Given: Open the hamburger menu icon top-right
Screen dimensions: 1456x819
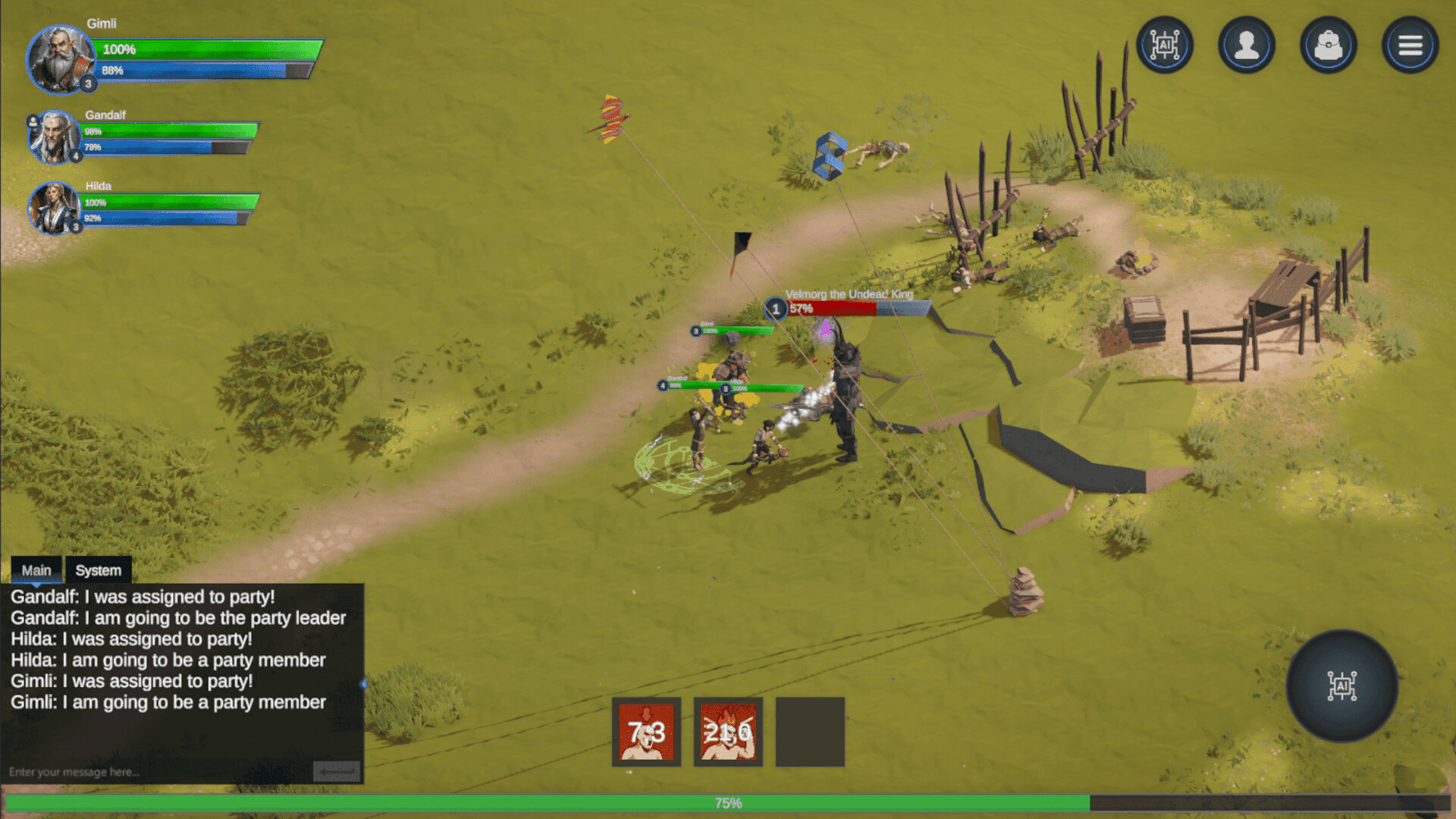Looking at the screenshot, I should tap(1410, 45).
